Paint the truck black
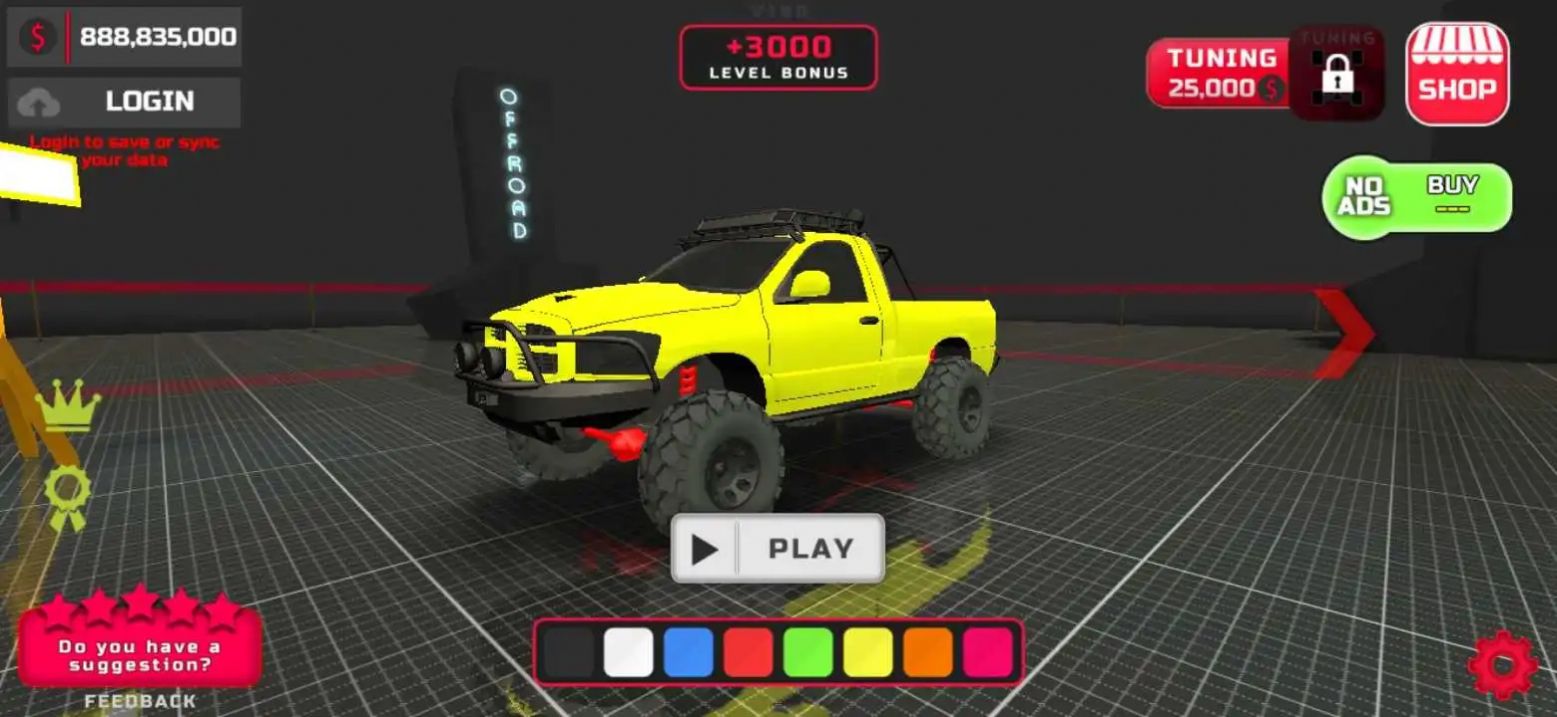This screenshot has height=717, width=1557. click(568, 652)
